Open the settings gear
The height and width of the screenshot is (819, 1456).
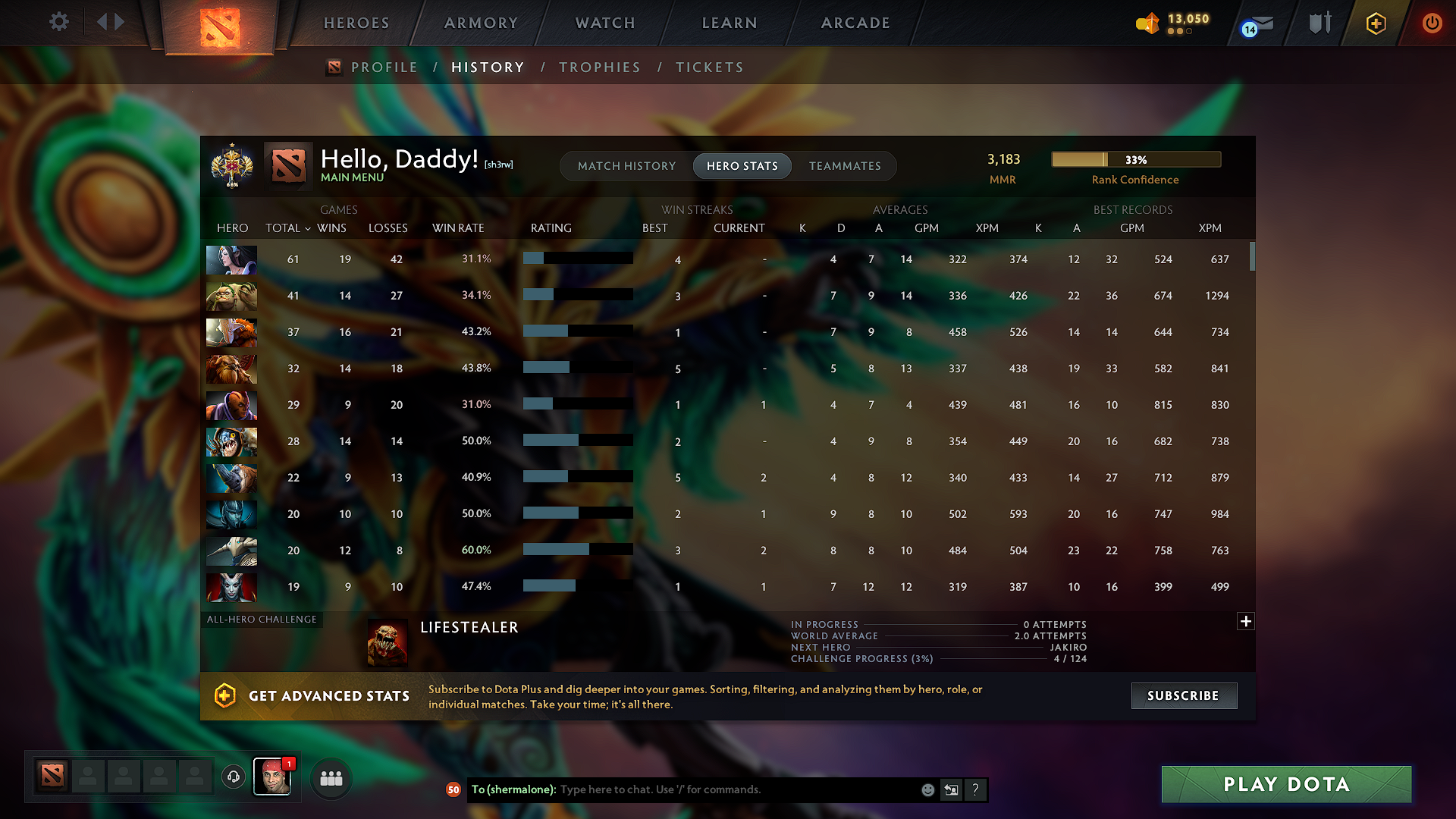58,23
